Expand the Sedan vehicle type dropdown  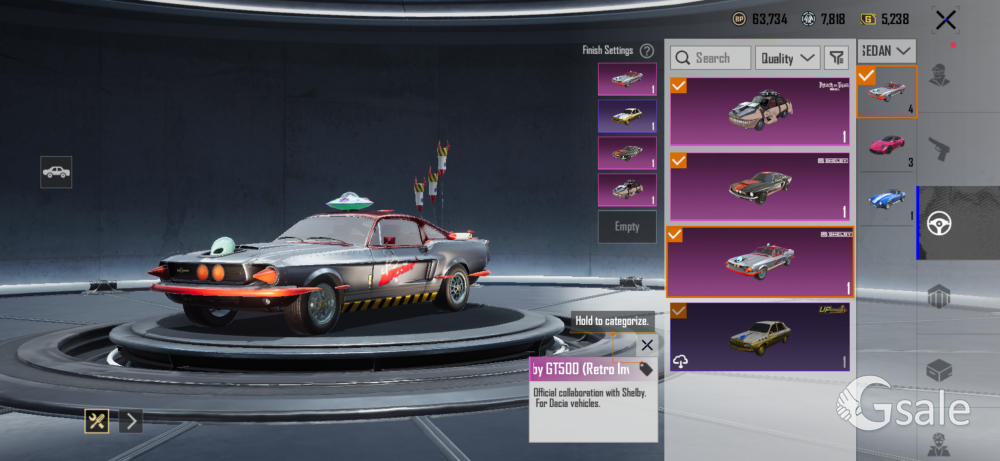coord(887,50)
